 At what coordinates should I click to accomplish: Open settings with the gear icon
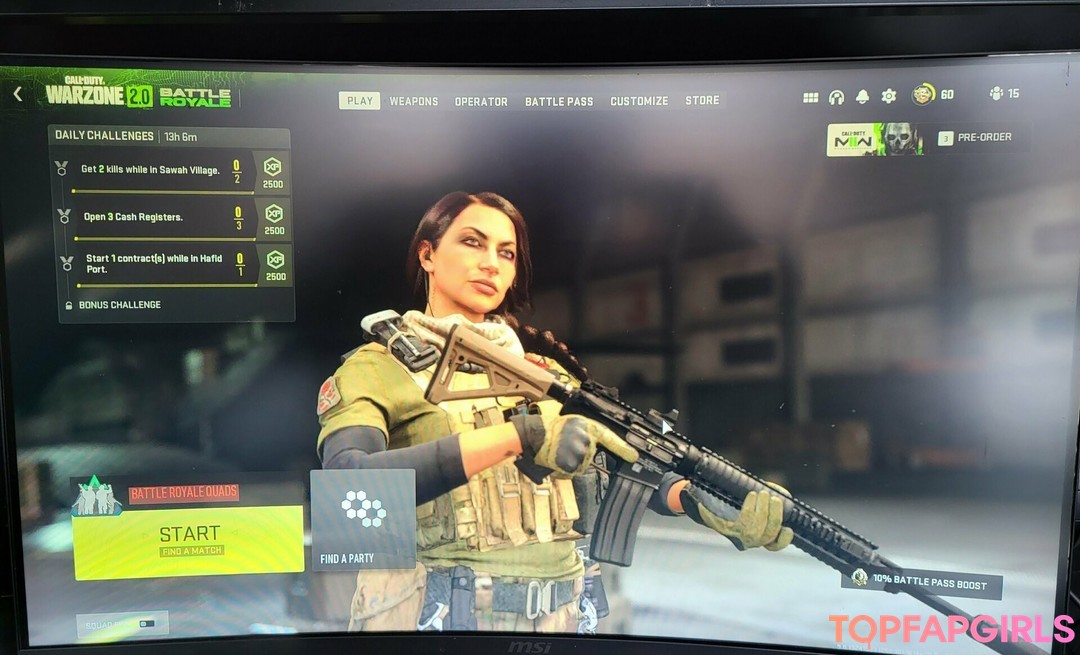pyautogui.click(x=888, y=96)
